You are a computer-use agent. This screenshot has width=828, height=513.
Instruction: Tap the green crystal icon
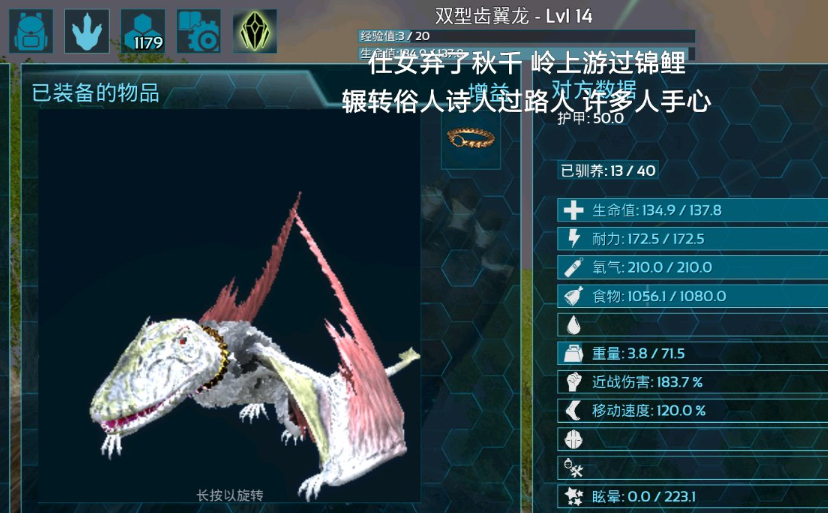pyautogui.click(x=255, y=31)
